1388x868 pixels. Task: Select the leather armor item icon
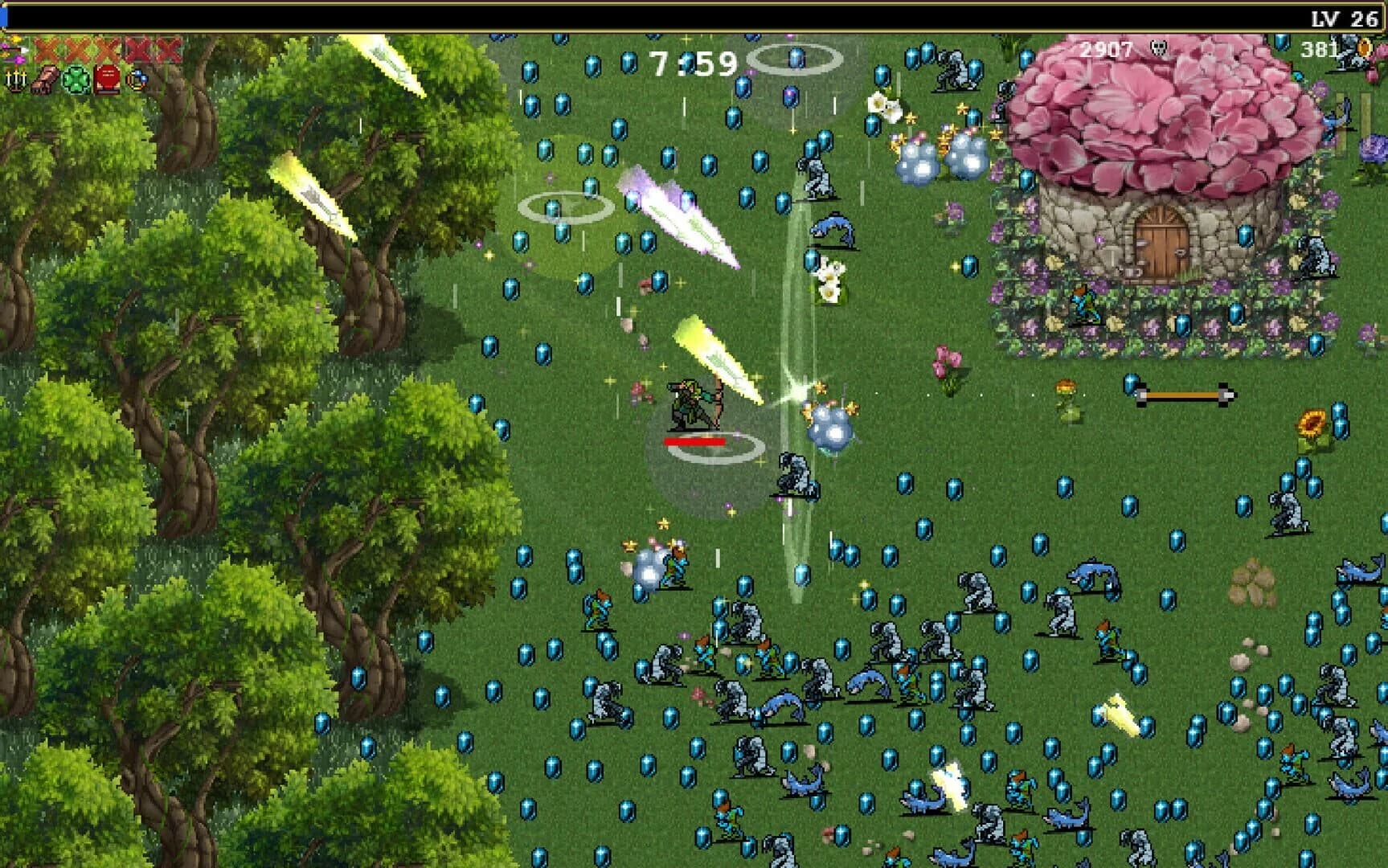click(x=44, y=80)
